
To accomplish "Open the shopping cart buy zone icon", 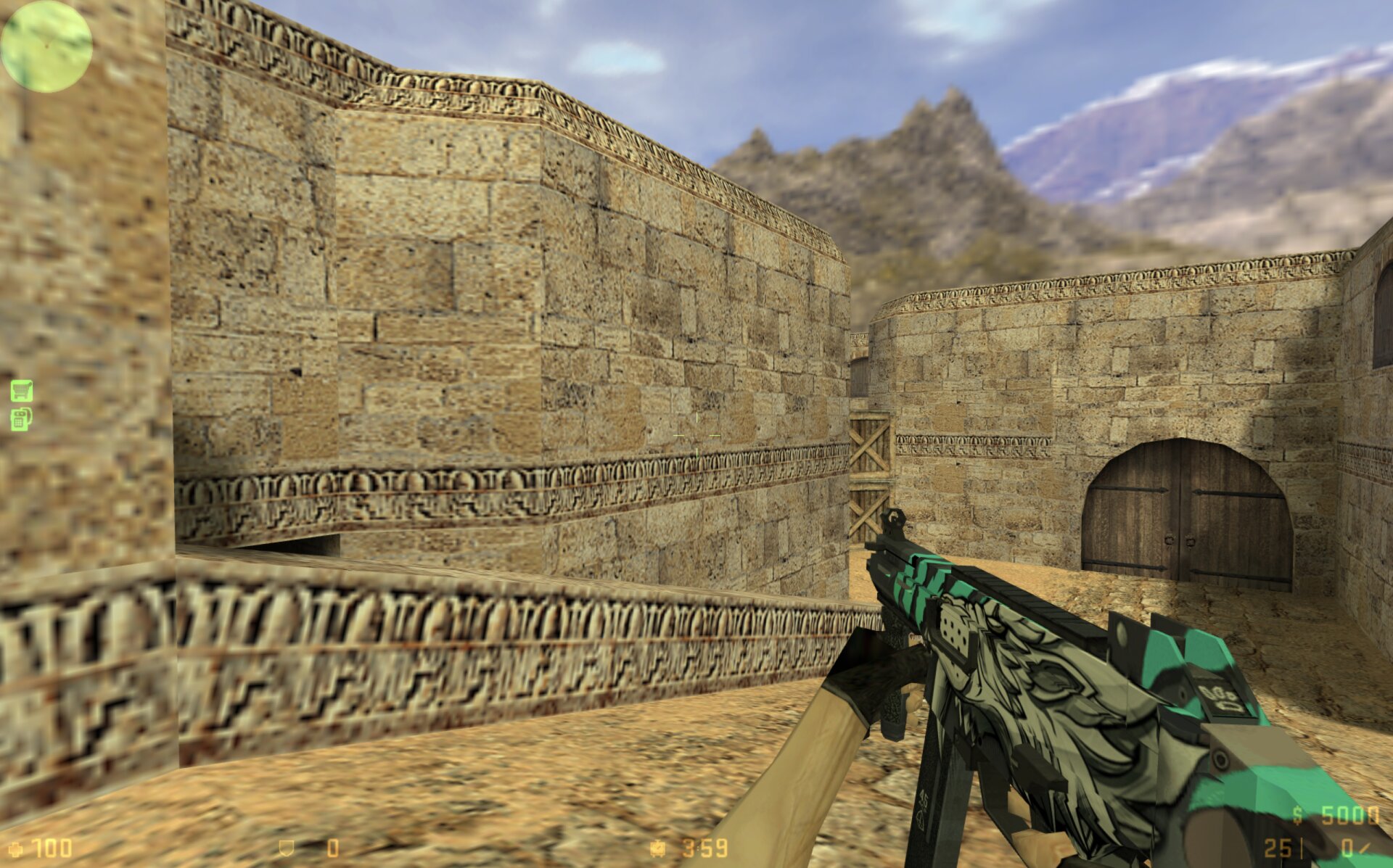I will (22, 391).
